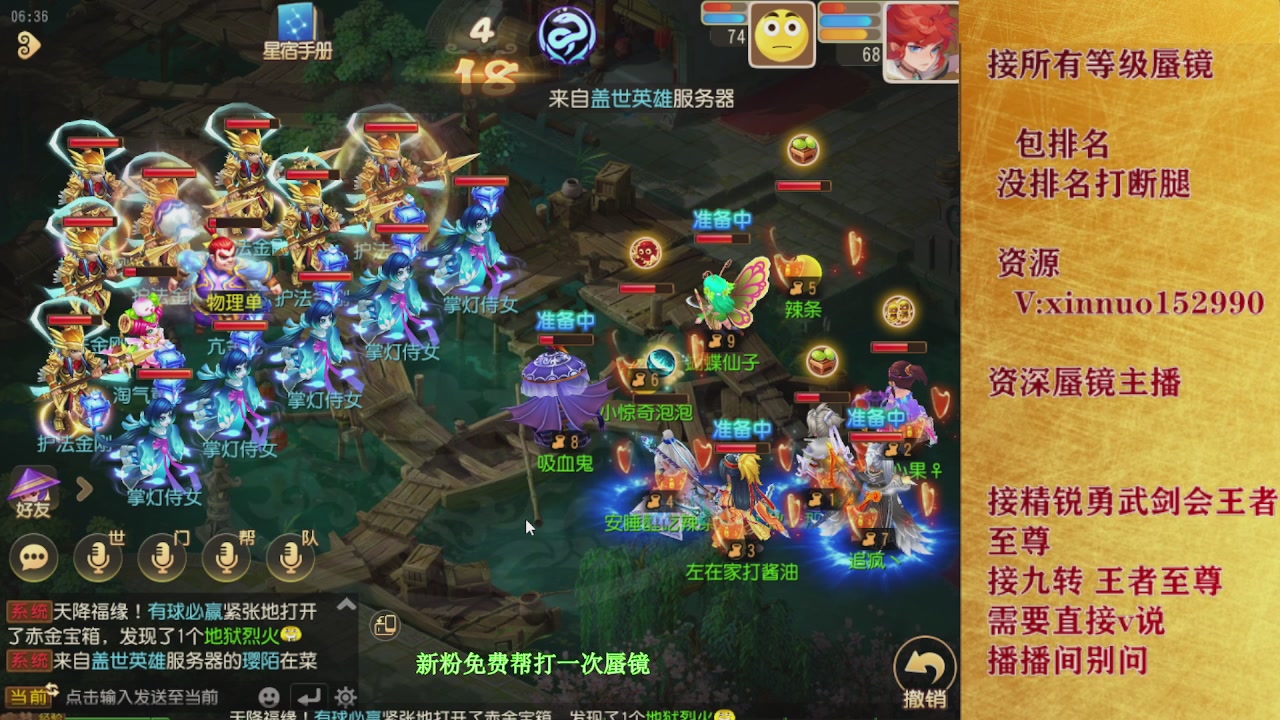
Task: Collapse the system chat with the up chevron
Action: click(x=345, y=604)
